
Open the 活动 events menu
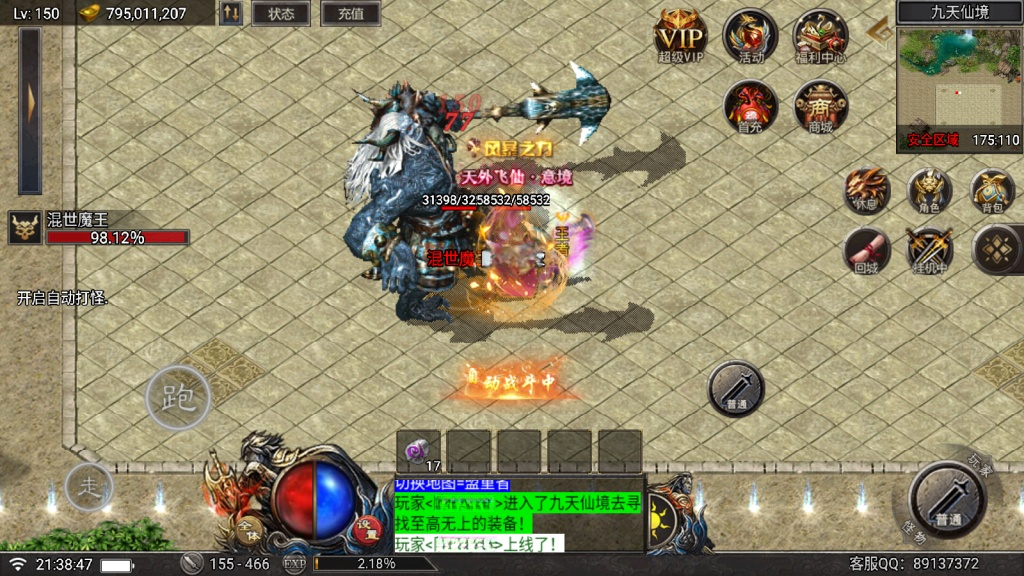pyautogui.click(x=750, y=36)
